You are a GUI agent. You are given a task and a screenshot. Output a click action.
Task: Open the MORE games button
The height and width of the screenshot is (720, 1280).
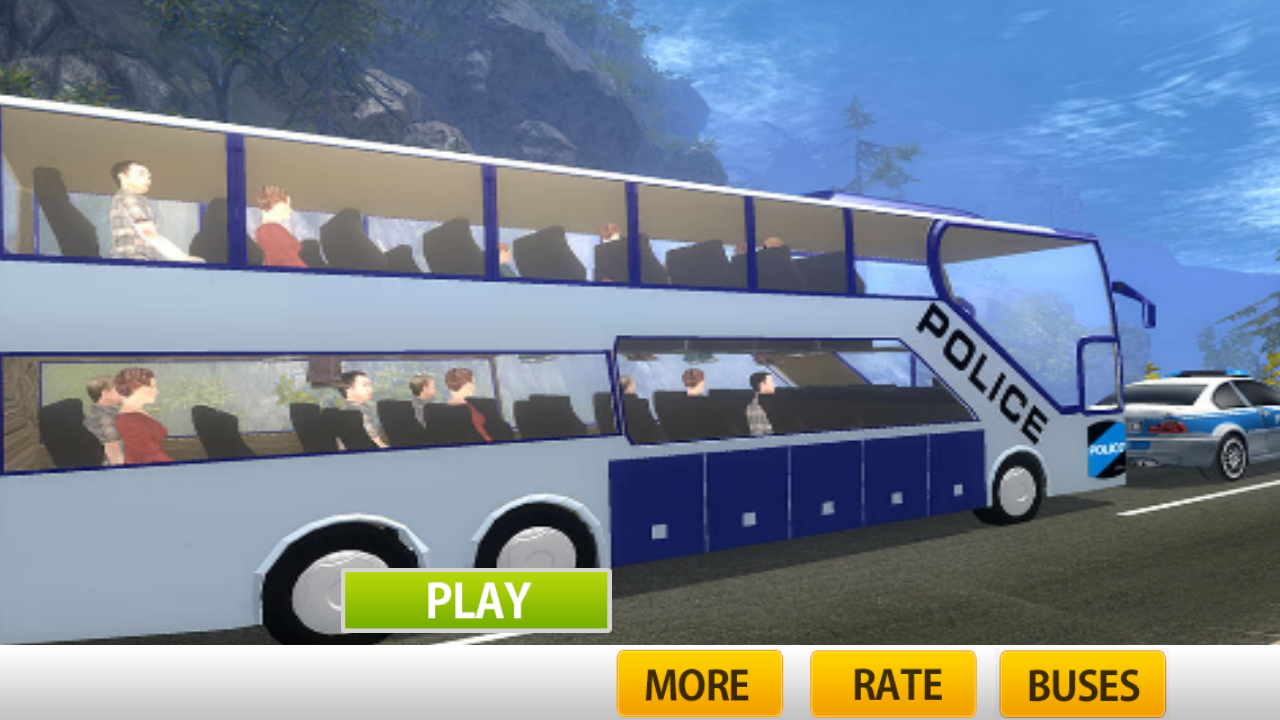[698, 684]
